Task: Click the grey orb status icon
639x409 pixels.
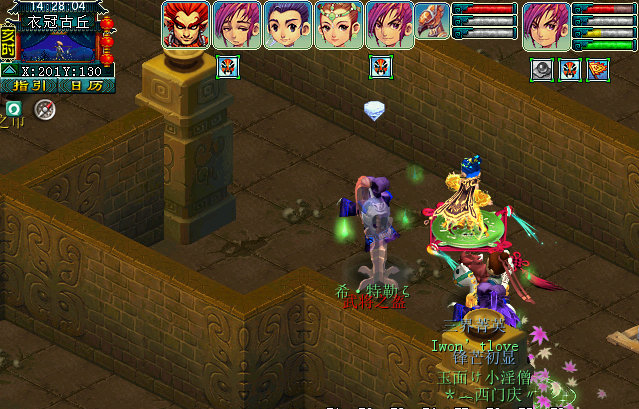Action: [541, 69]
